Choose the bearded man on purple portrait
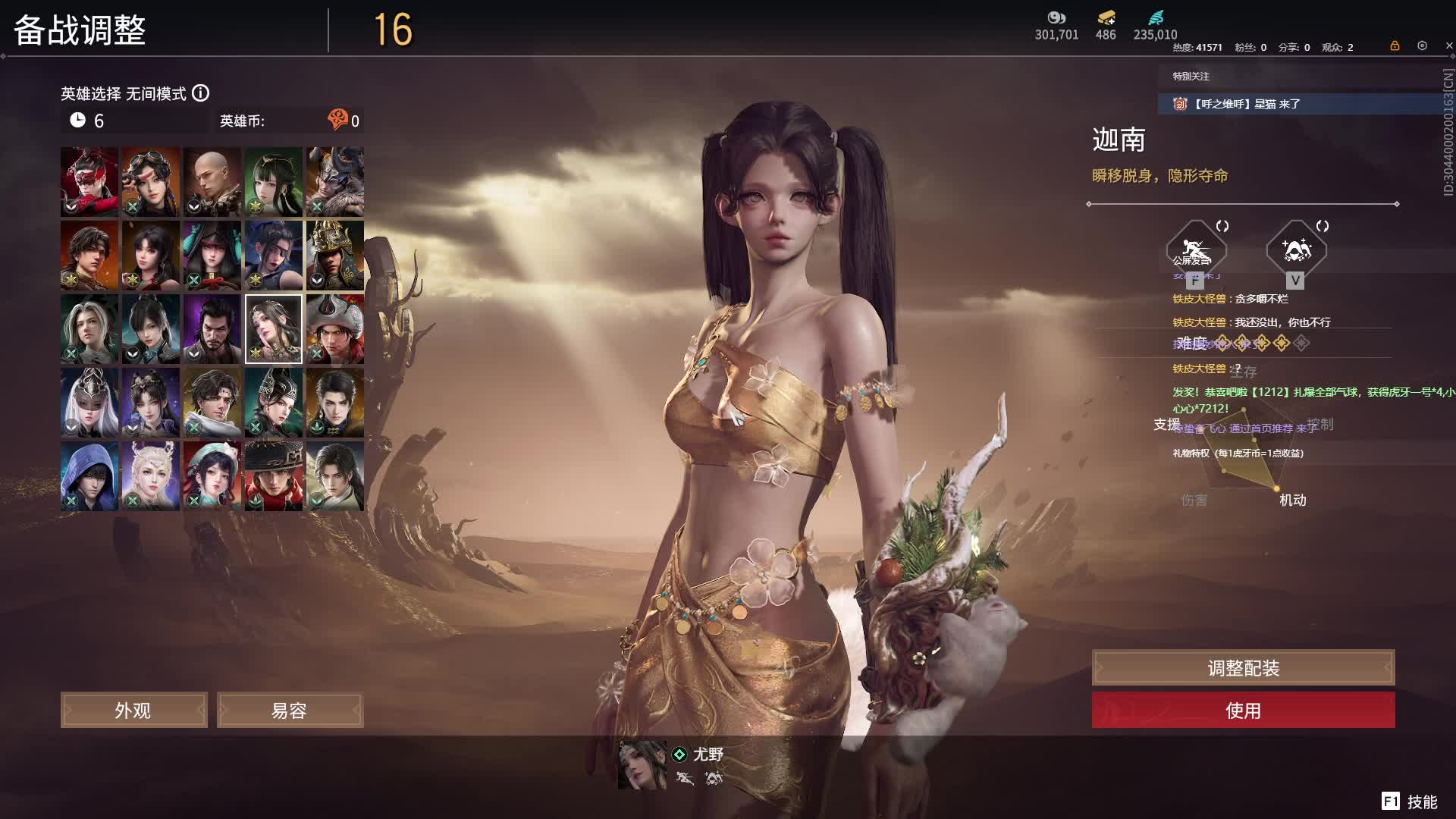Screen dimensions: 1456x819 tap(212, 329)
